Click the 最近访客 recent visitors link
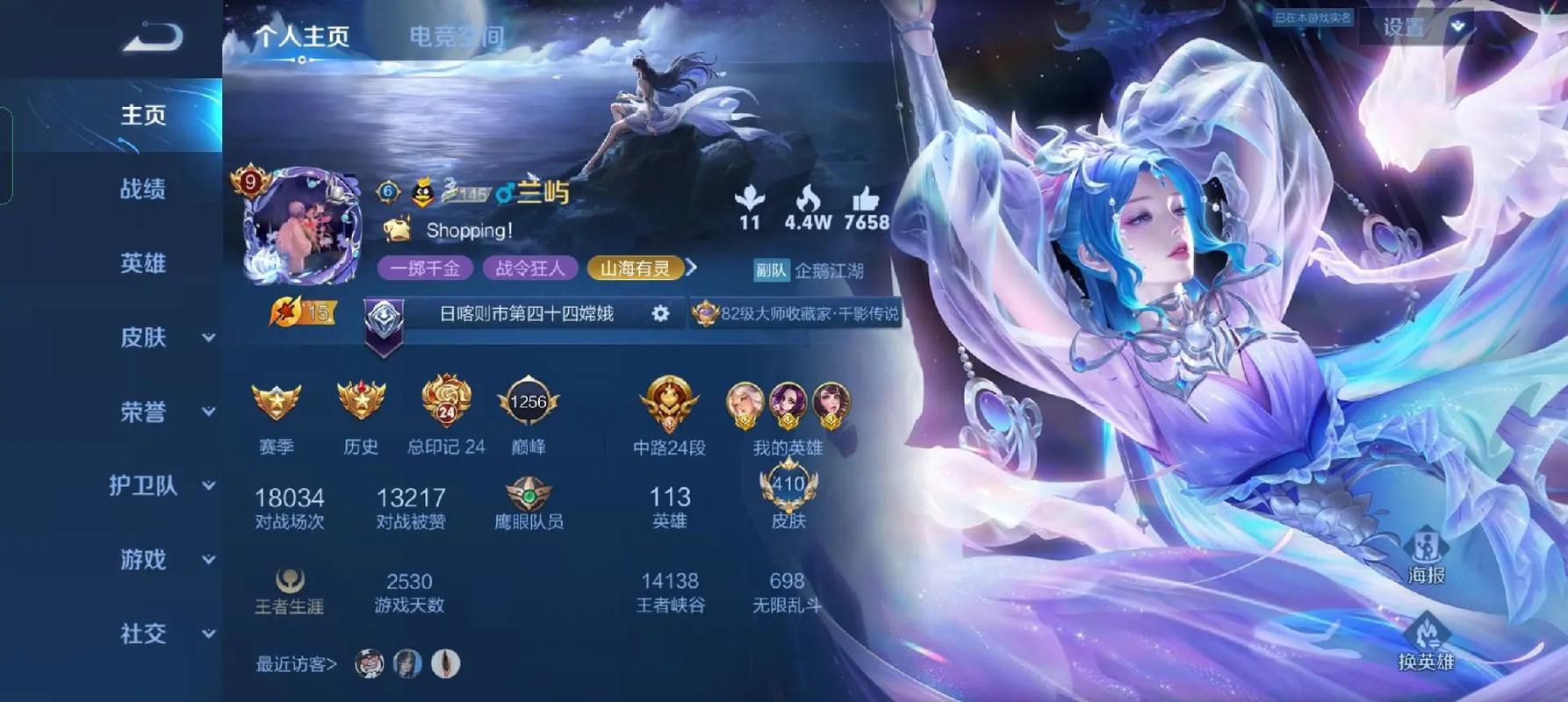The height and width of the screenshot is (702, 1568). pos(291,664)
